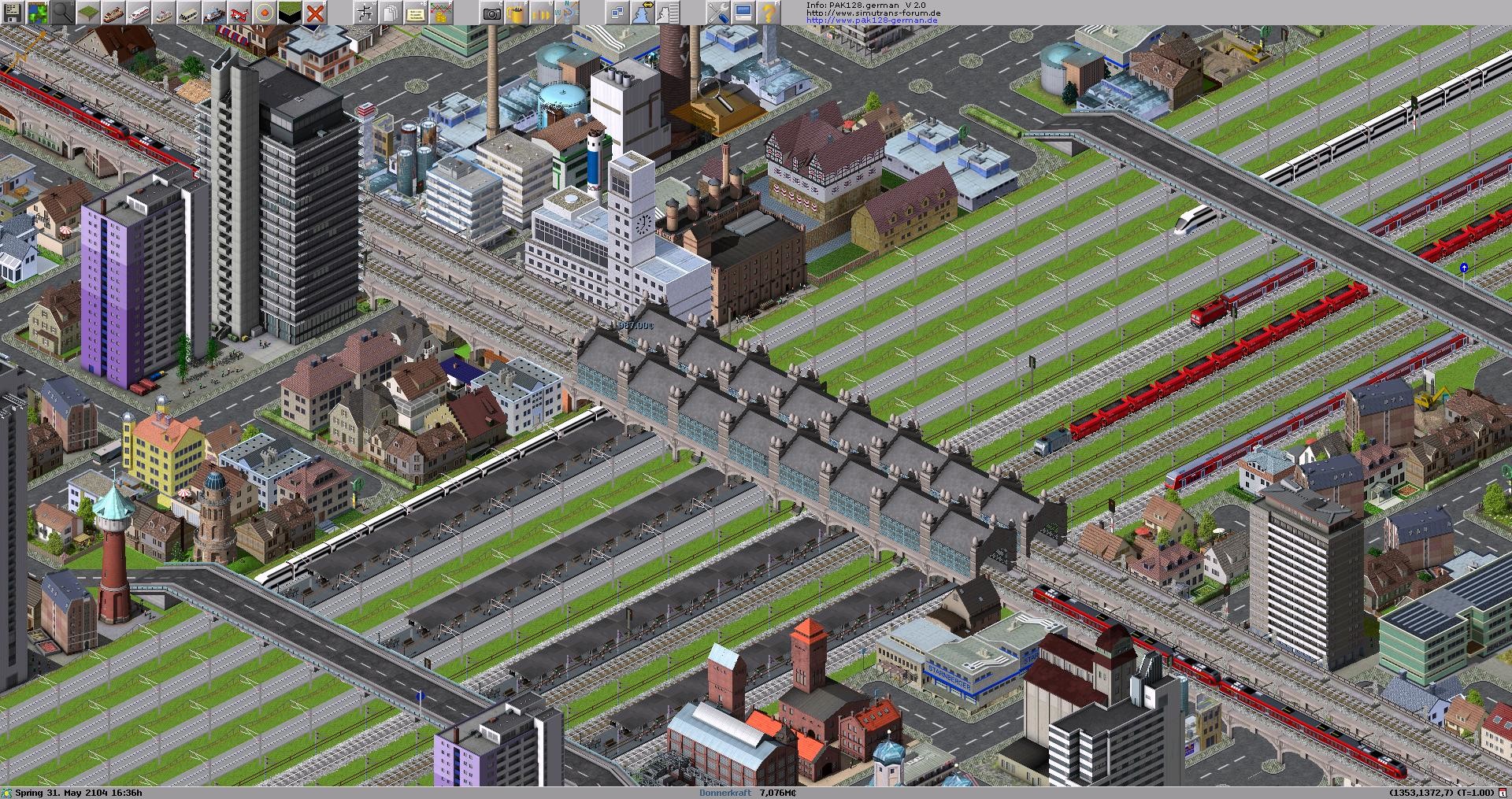Save the game using the floppy disk icon
The width and height of the screenshot is (1512, 799).
[x=11, y=11]
